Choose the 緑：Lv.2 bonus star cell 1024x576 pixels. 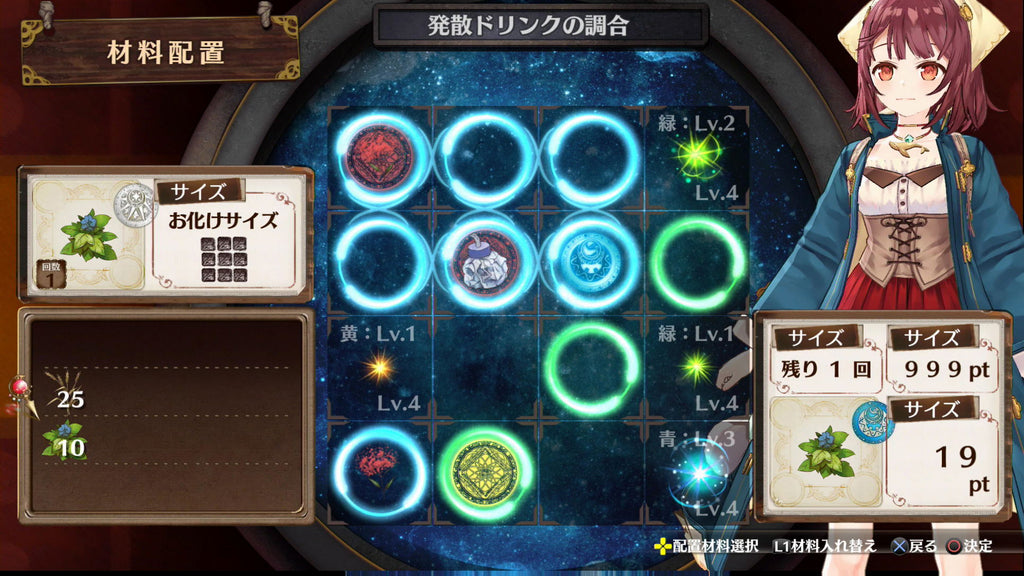pyautogui.click(x=697, y=157)
